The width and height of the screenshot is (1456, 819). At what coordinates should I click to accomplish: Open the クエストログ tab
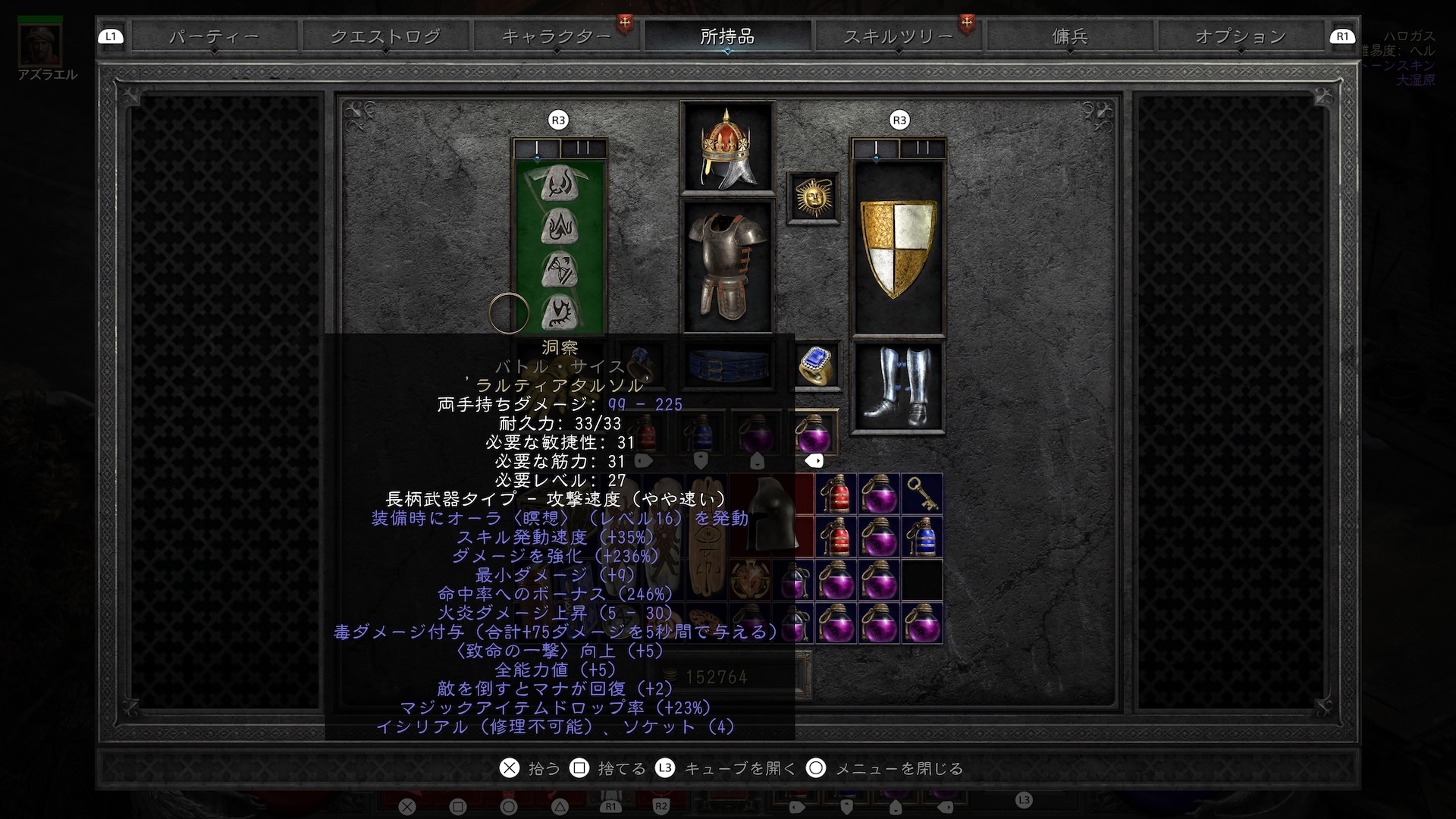click(385, 36)
